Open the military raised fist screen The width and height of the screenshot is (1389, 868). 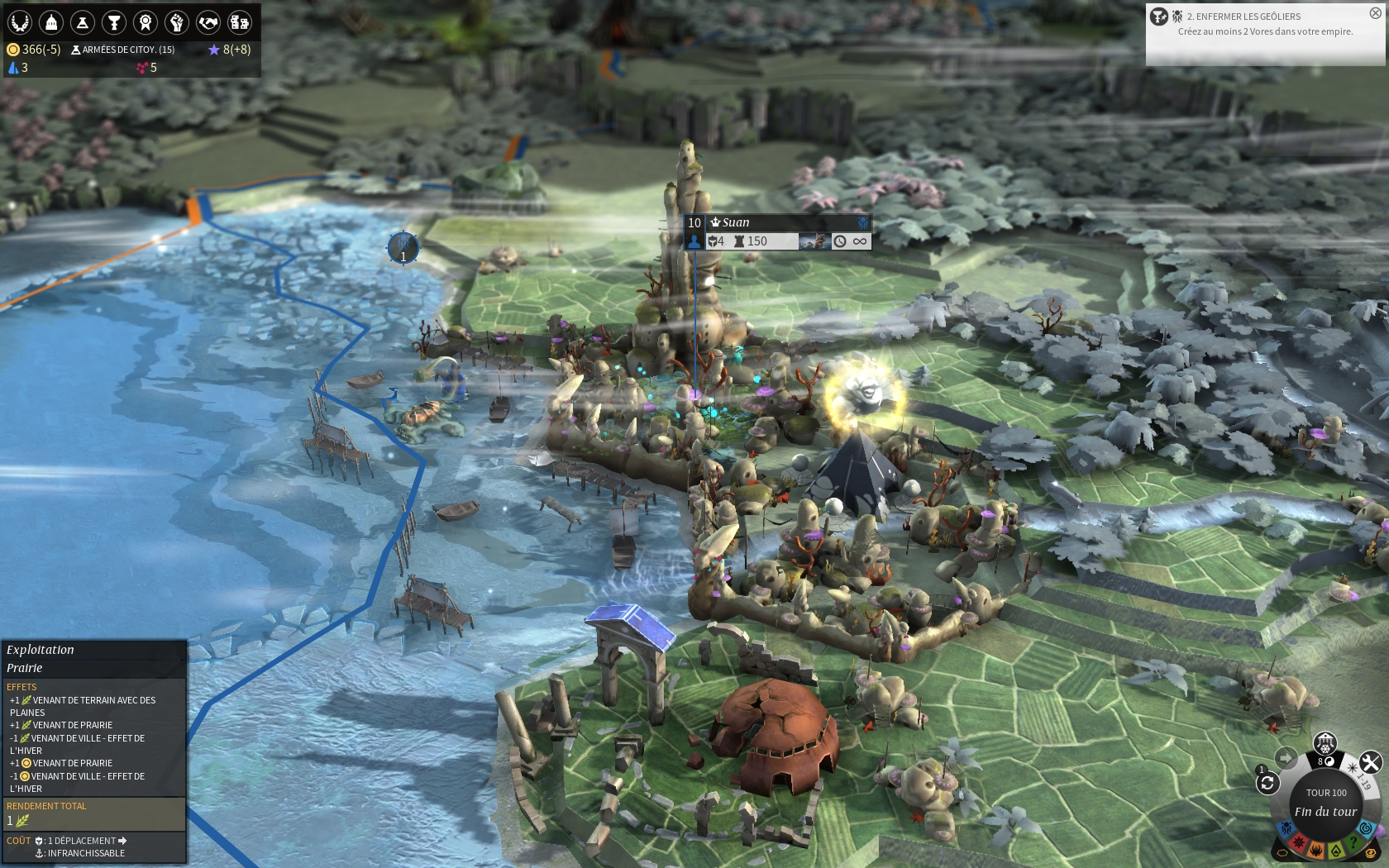[x=177, y=22]
